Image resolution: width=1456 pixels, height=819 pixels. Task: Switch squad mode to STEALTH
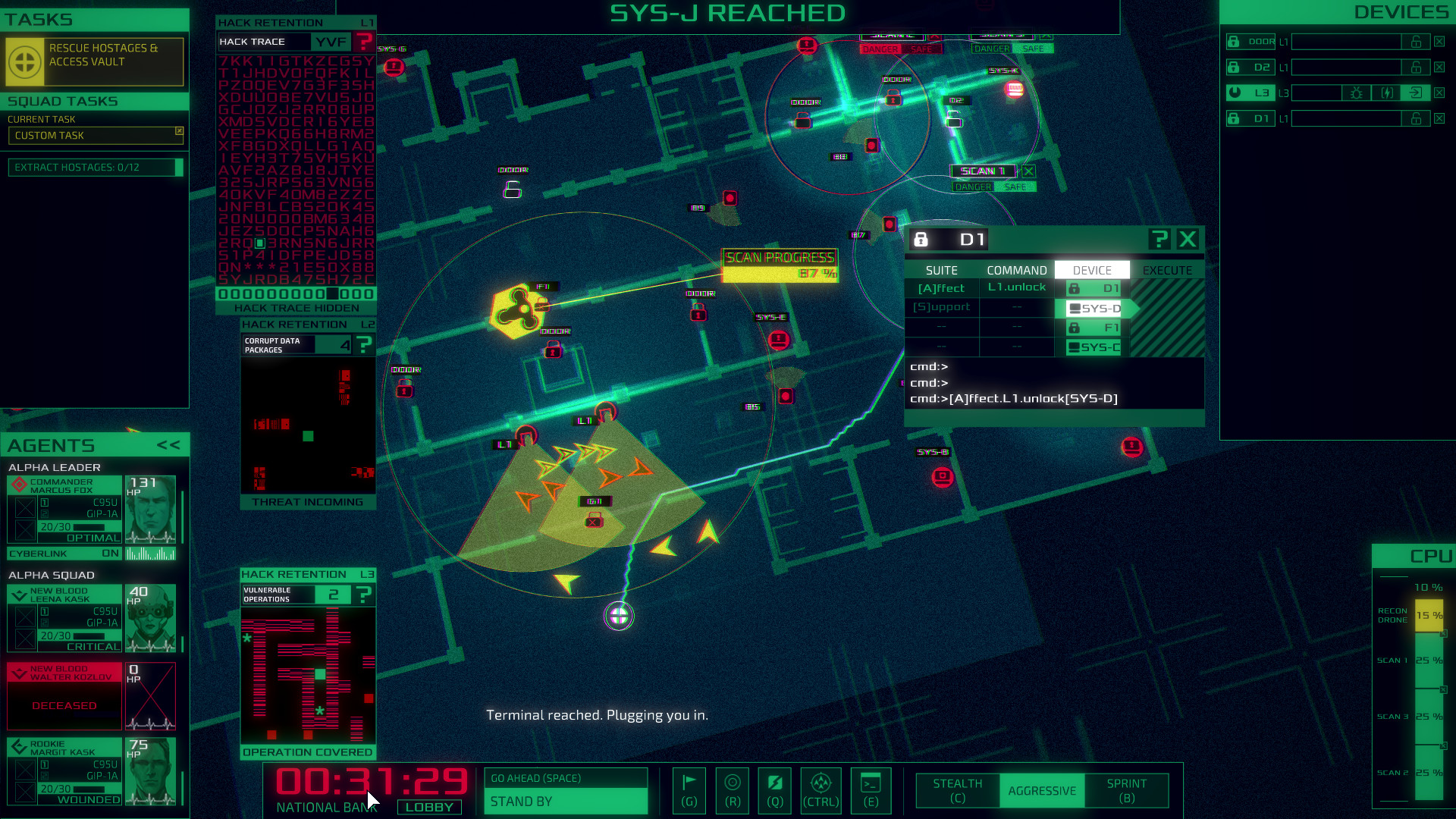coord(956,790)
